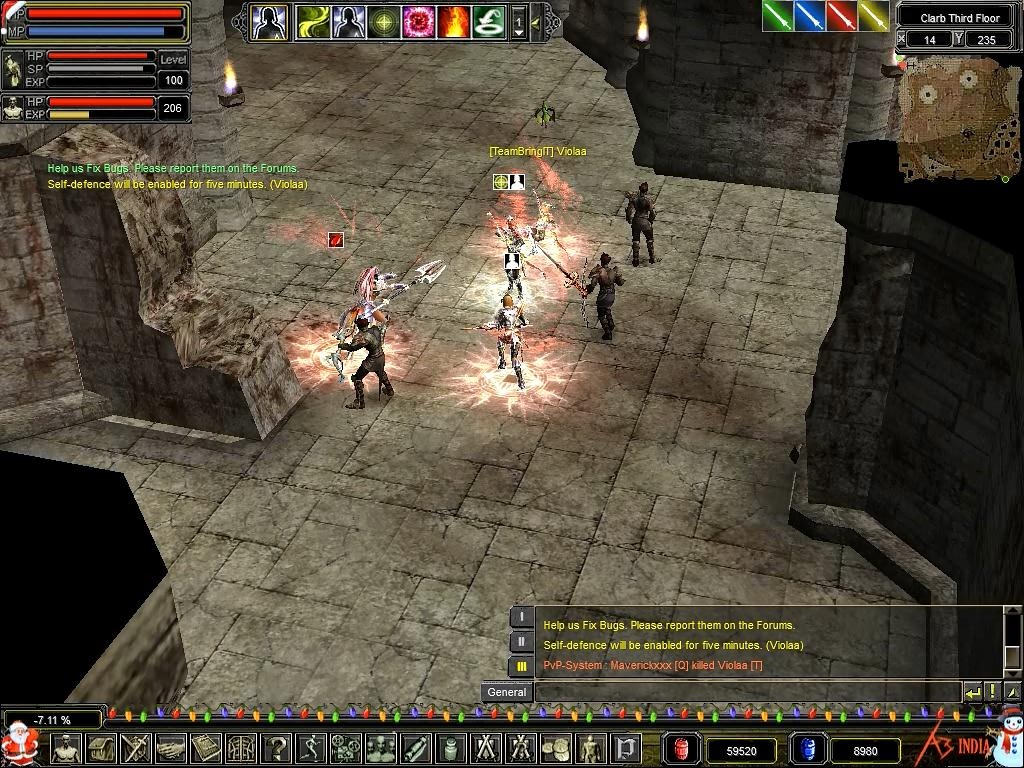The width and height of the screenshot is (1024, 768).
Task: Choose the red sword icon
Action: click(x=842, y=16)
